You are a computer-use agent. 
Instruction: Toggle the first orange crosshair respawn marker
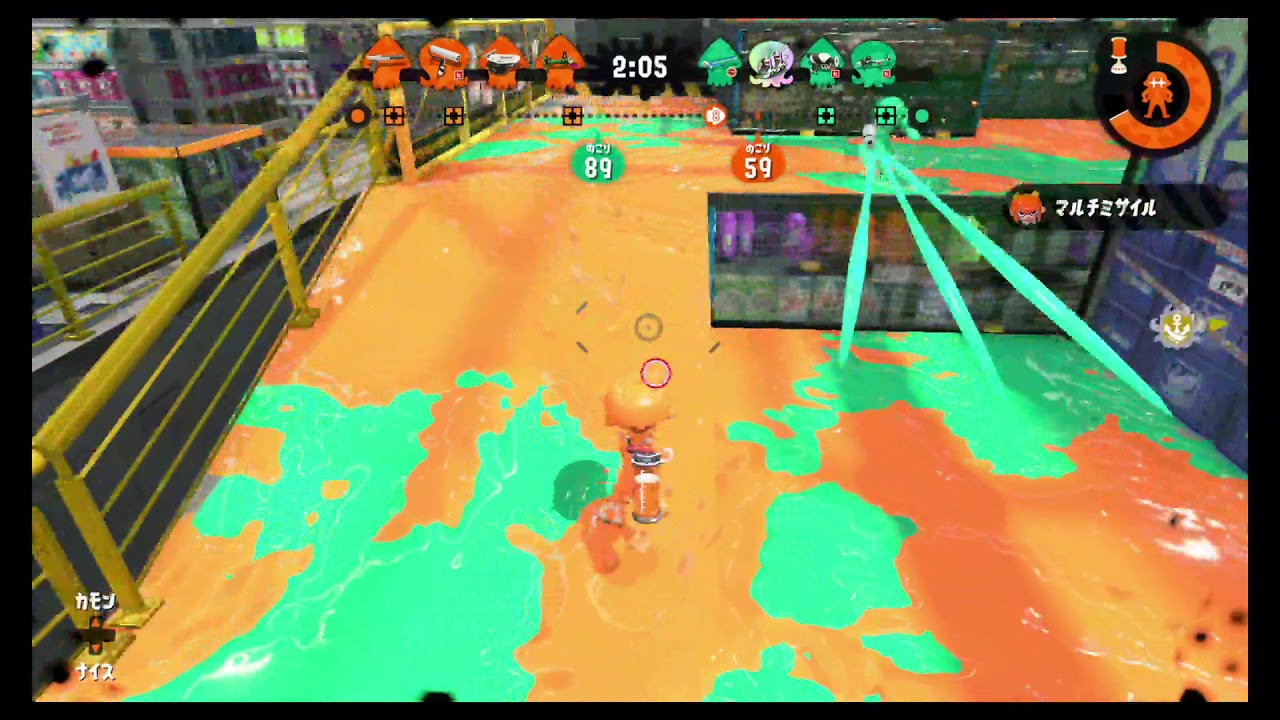point(392,117)
